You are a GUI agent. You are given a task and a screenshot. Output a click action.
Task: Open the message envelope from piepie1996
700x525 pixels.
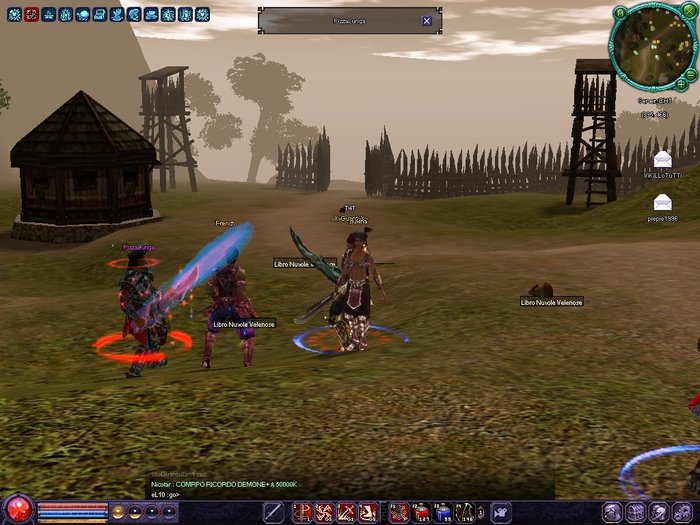point(662,203)
